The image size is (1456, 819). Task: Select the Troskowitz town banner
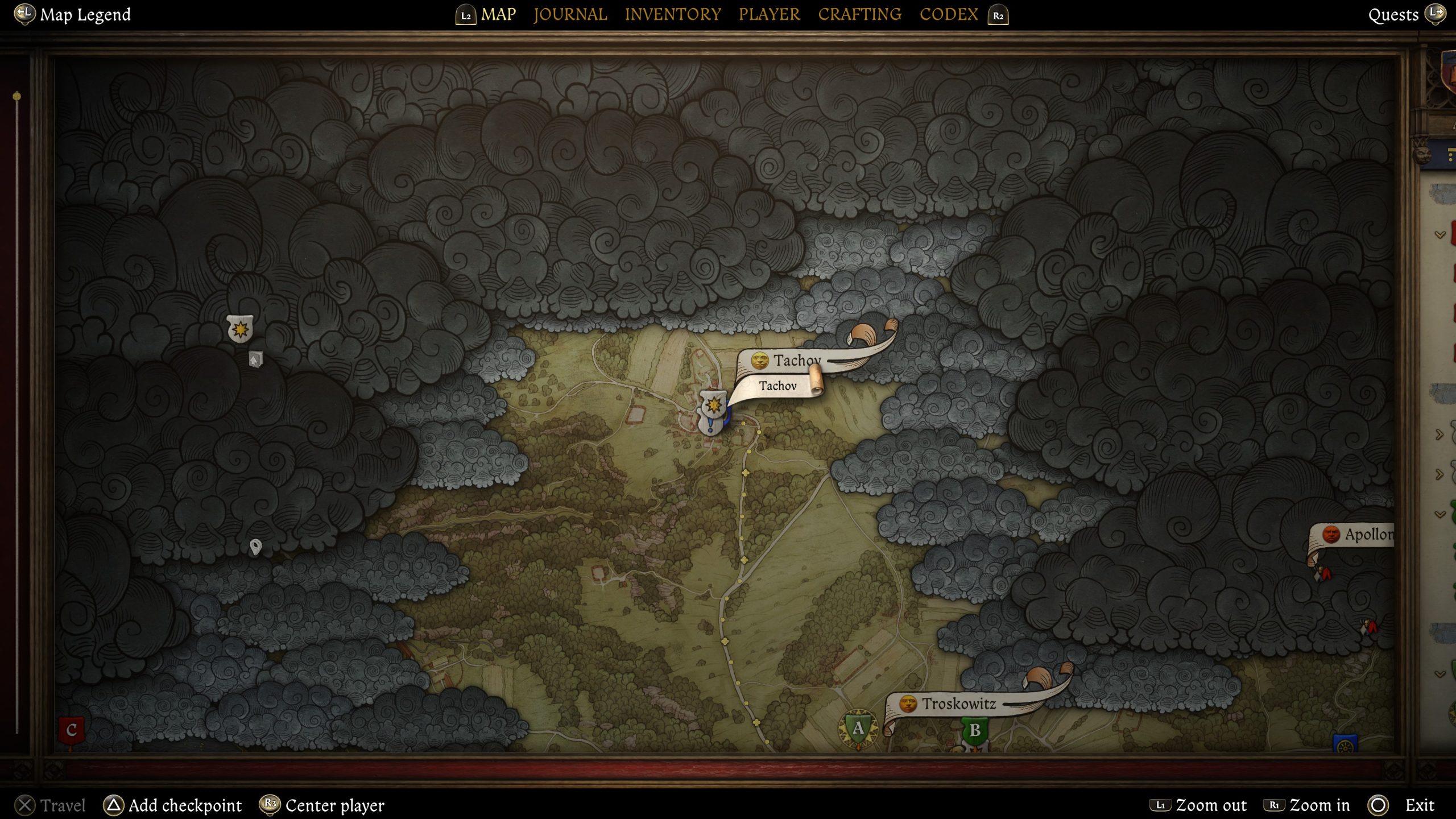(958, 704)
